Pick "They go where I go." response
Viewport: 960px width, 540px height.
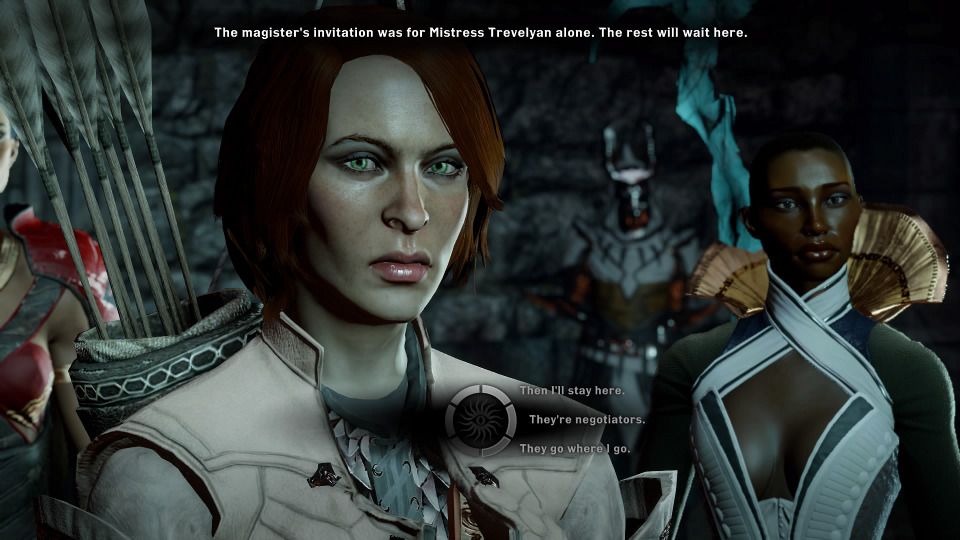(x=574, y=449)
